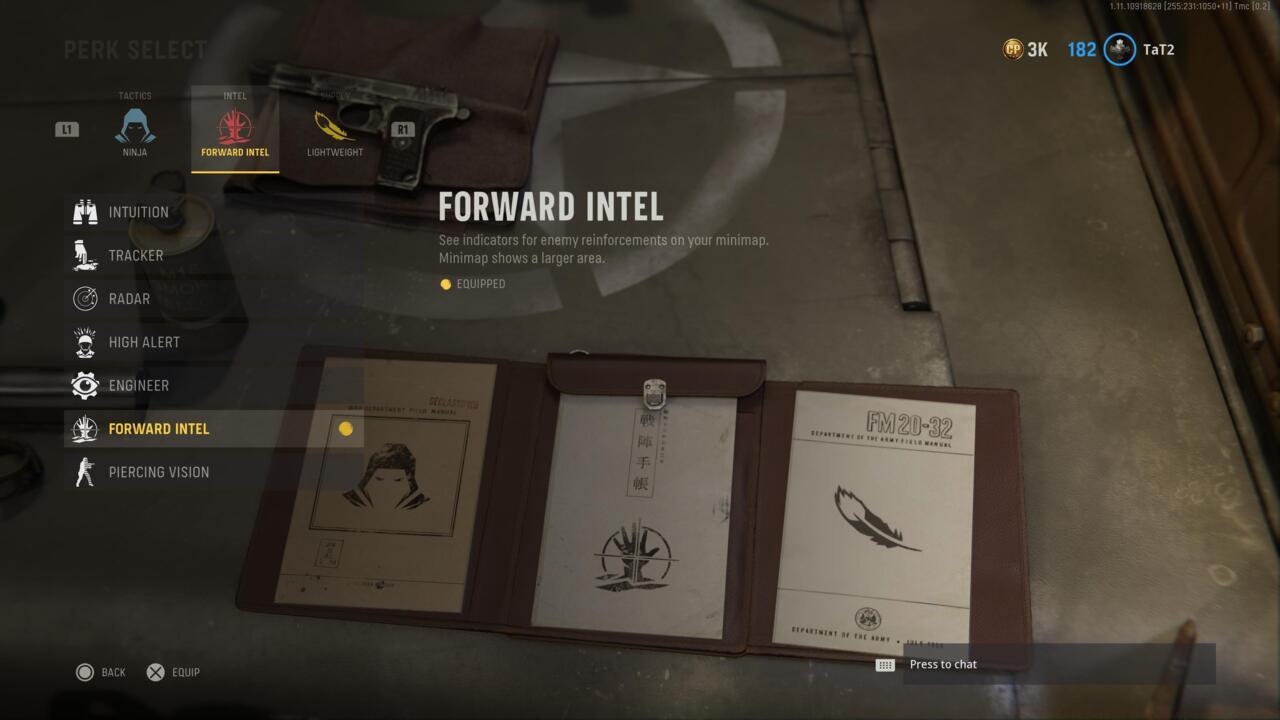The image size is (1280, 720).
Task: Select the Intuition perk icon
Action: pyautogui.click(x=85, y=211)
